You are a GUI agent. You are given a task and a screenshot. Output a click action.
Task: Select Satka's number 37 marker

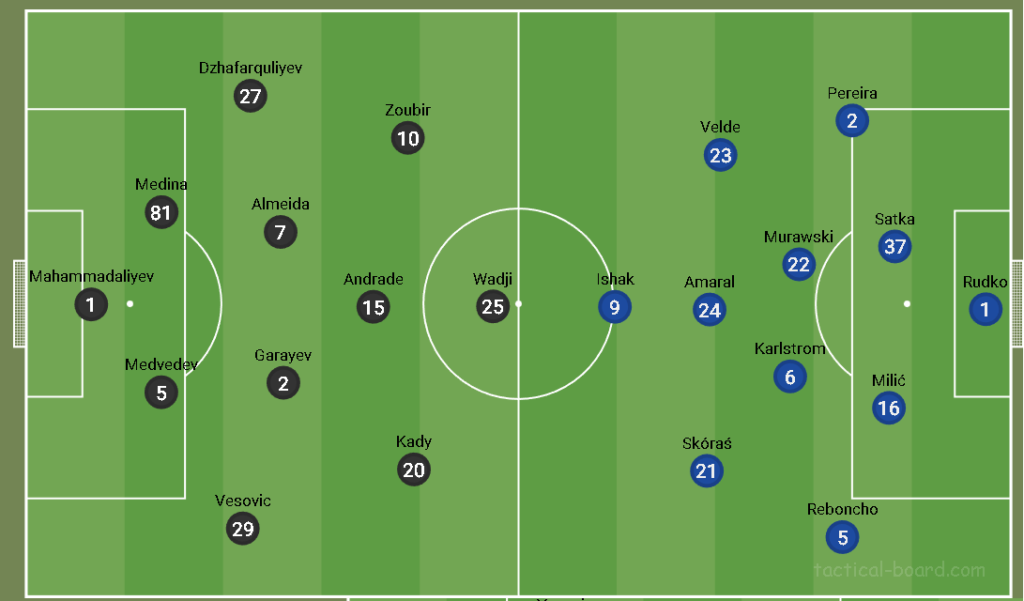(x=894, y=247)
